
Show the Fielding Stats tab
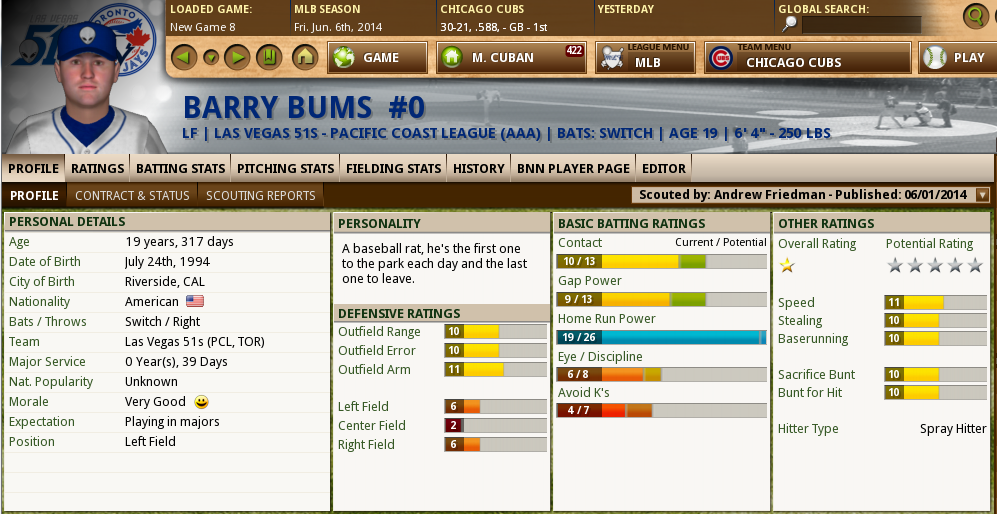click(393, 168)
